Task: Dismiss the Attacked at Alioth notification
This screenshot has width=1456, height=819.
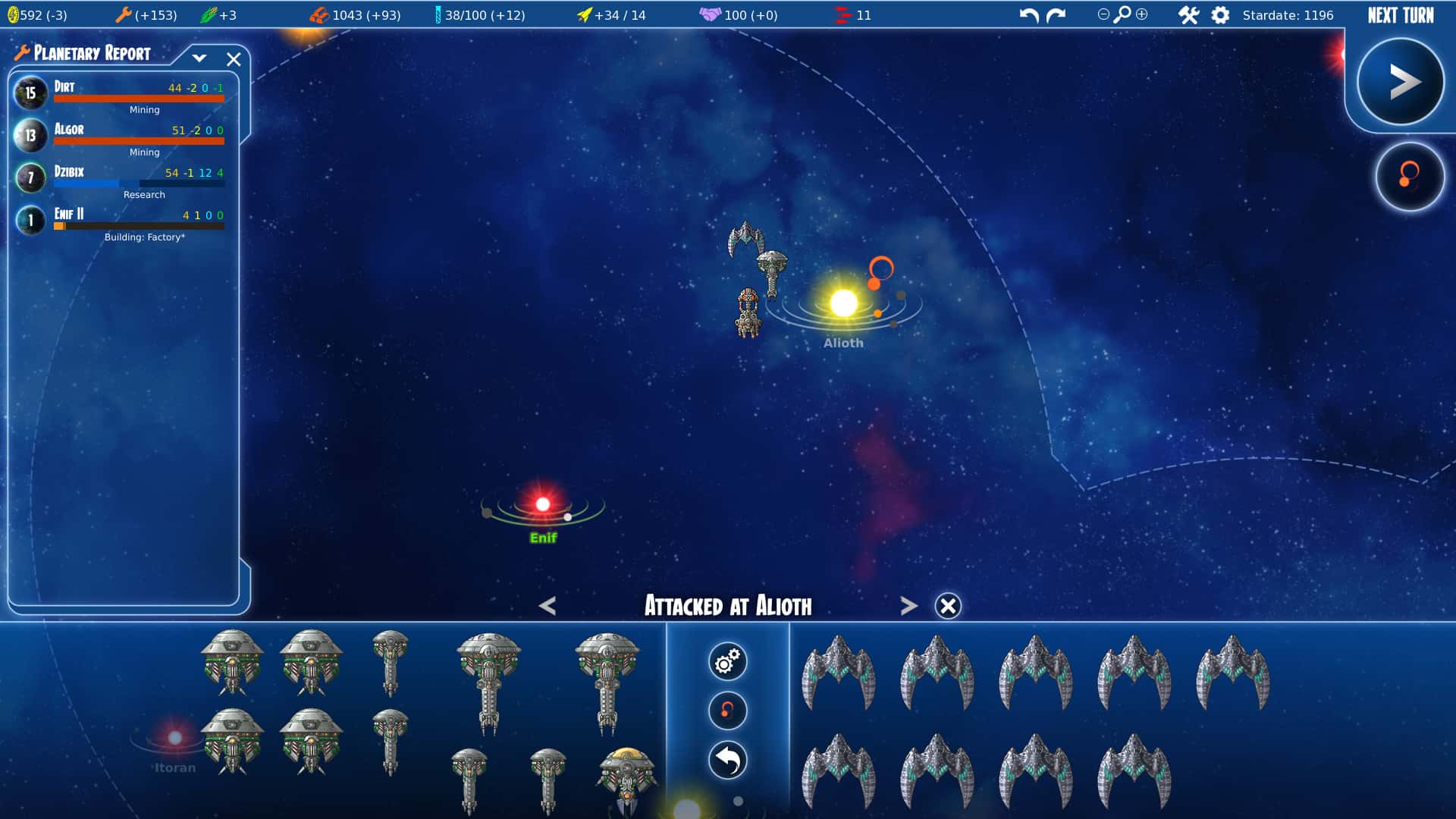Action: [x=947, y=606]
